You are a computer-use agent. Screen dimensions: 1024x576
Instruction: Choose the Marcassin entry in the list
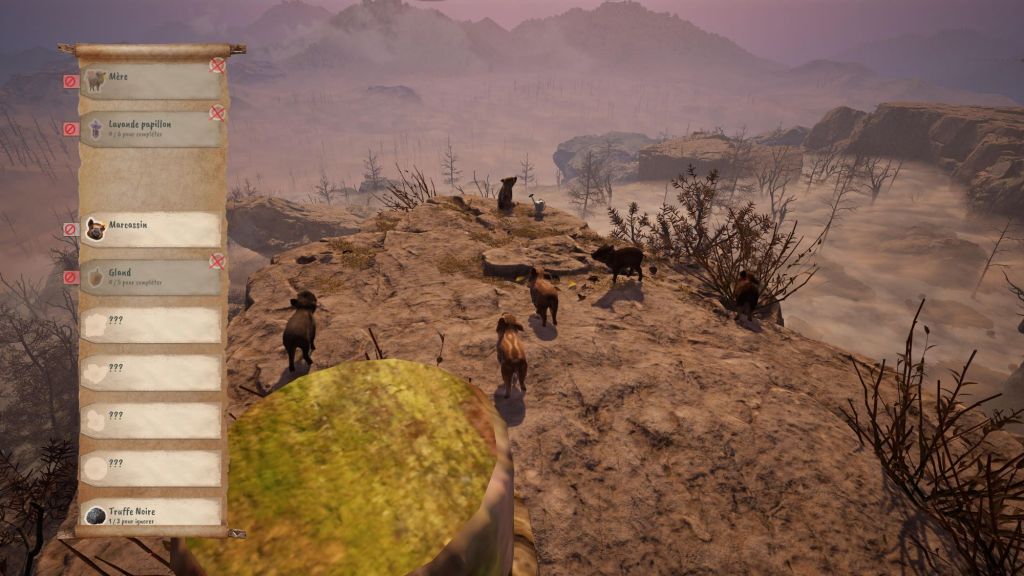click(x=150, y=229)
